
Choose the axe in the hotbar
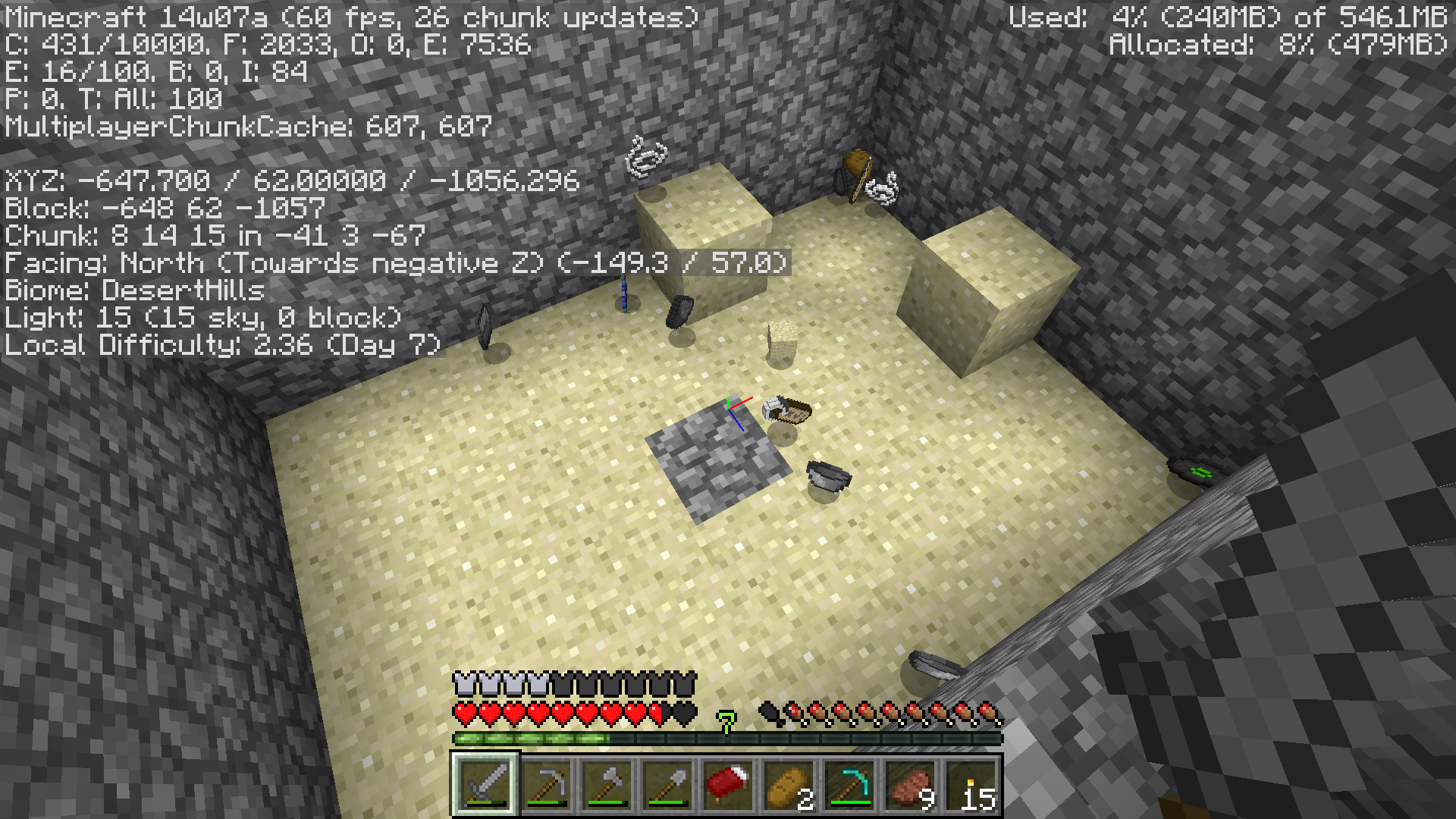coord(607,785)
